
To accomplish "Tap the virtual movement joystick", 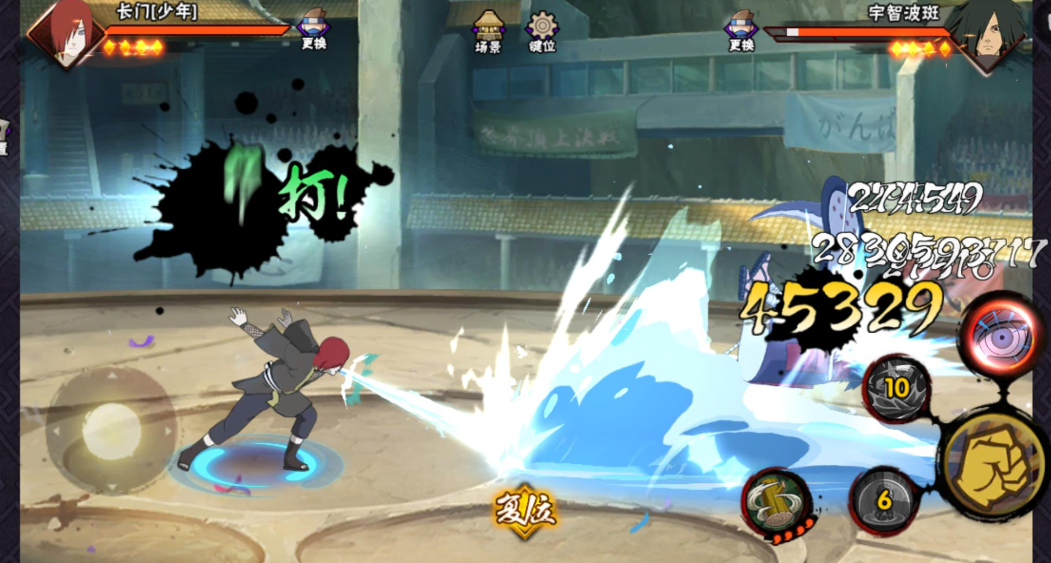I will point(111,430).
